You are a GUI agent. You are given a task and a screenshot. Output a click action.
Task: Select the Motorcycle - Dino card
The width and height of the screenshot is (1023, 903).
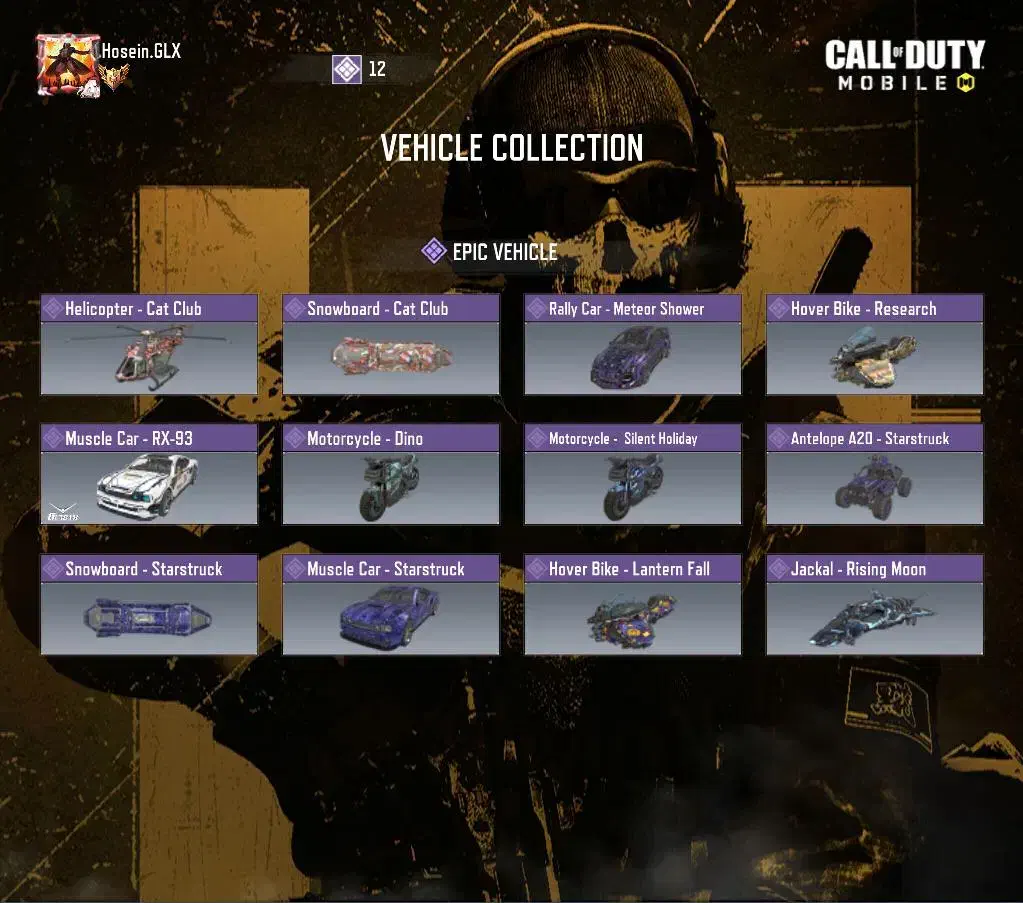click(391, 475)
